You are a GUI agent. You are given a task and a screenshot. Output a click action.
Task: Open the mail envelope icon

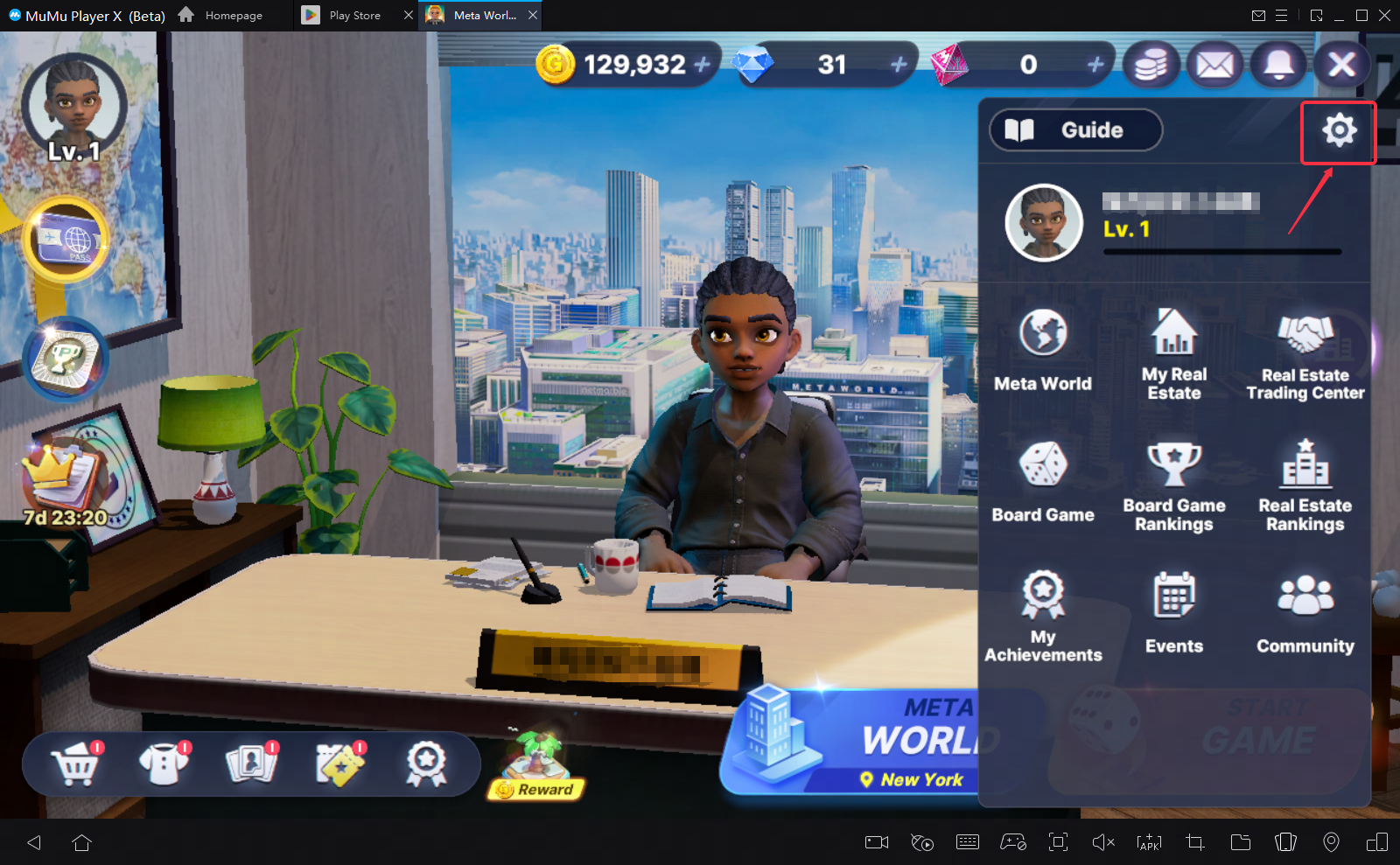coord(1215,64)
